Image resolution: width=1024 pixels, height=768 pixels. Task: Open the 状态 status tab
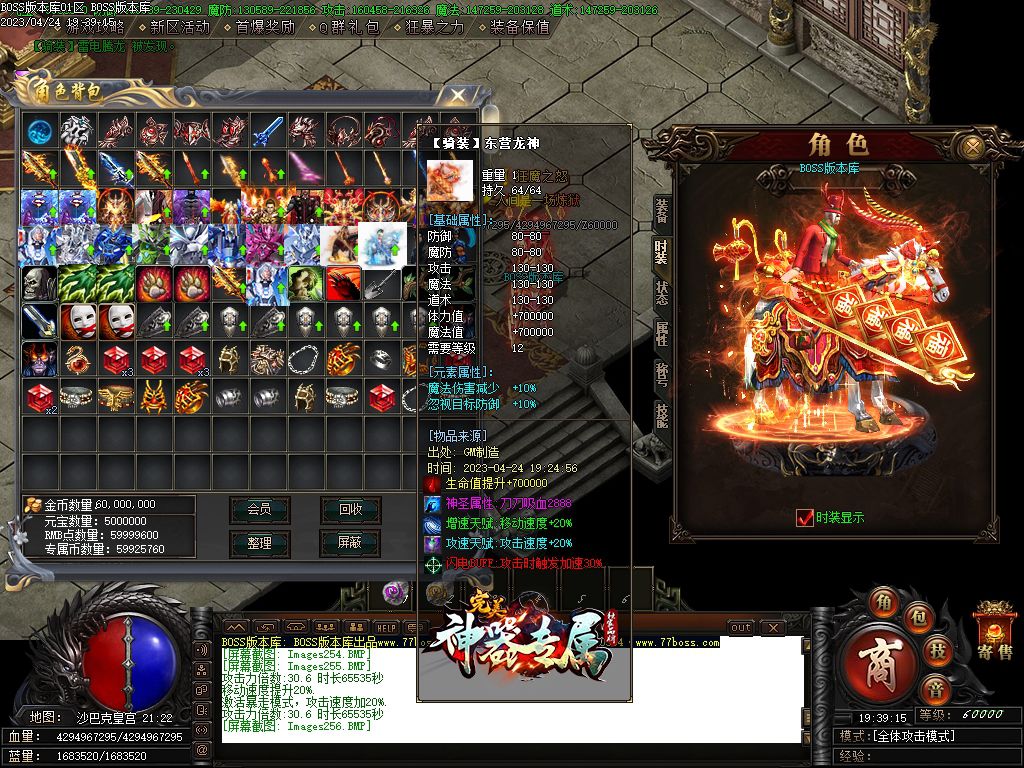[662, 293]
